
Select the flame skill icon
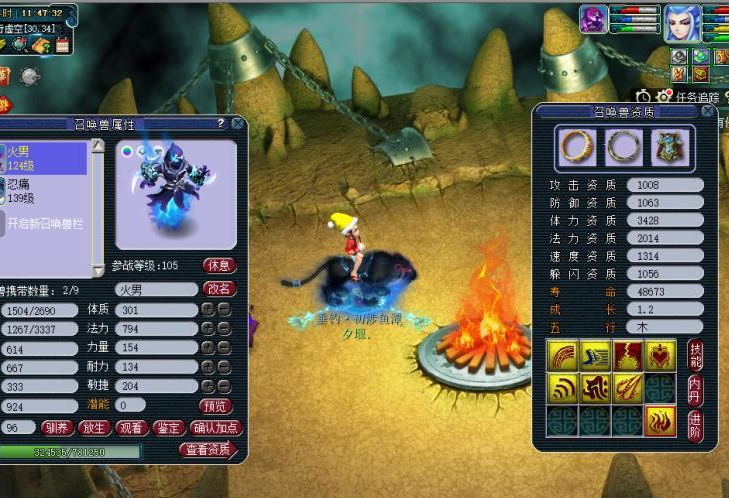[660, 421]
